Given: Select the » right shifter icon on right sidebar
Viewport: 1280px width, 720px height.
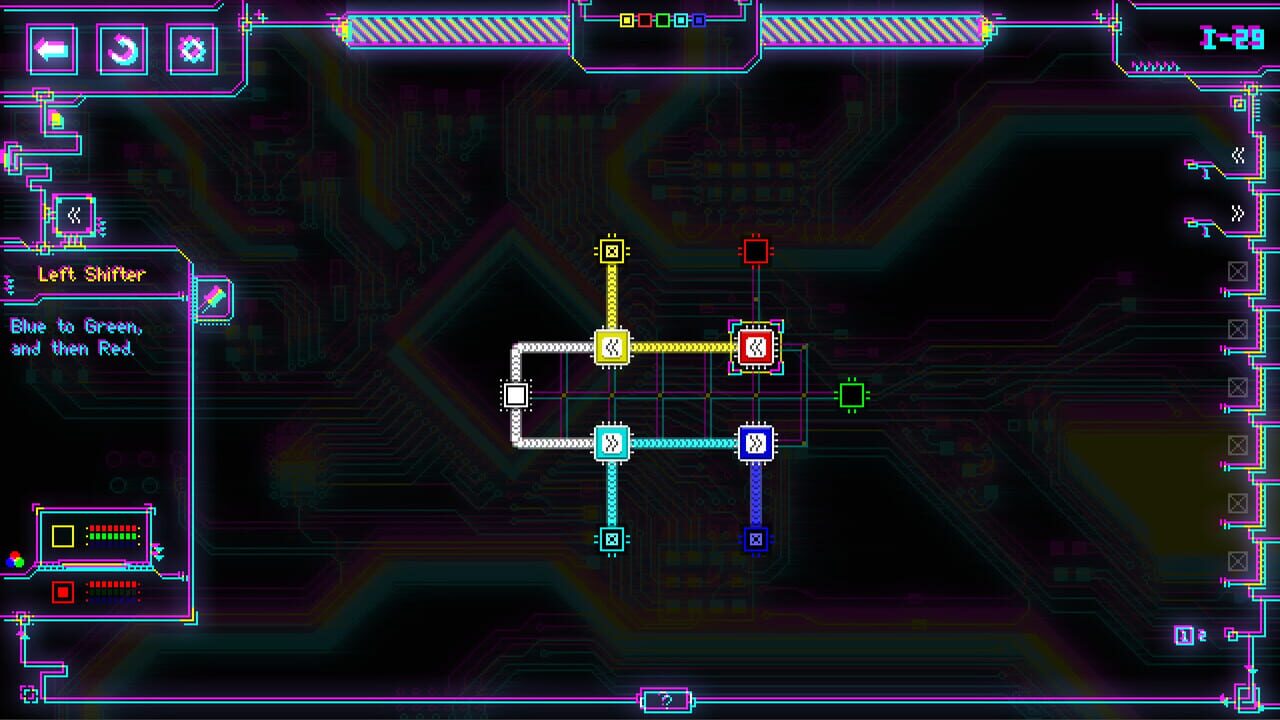Looking at the screenshot, I should point(1239,211).
